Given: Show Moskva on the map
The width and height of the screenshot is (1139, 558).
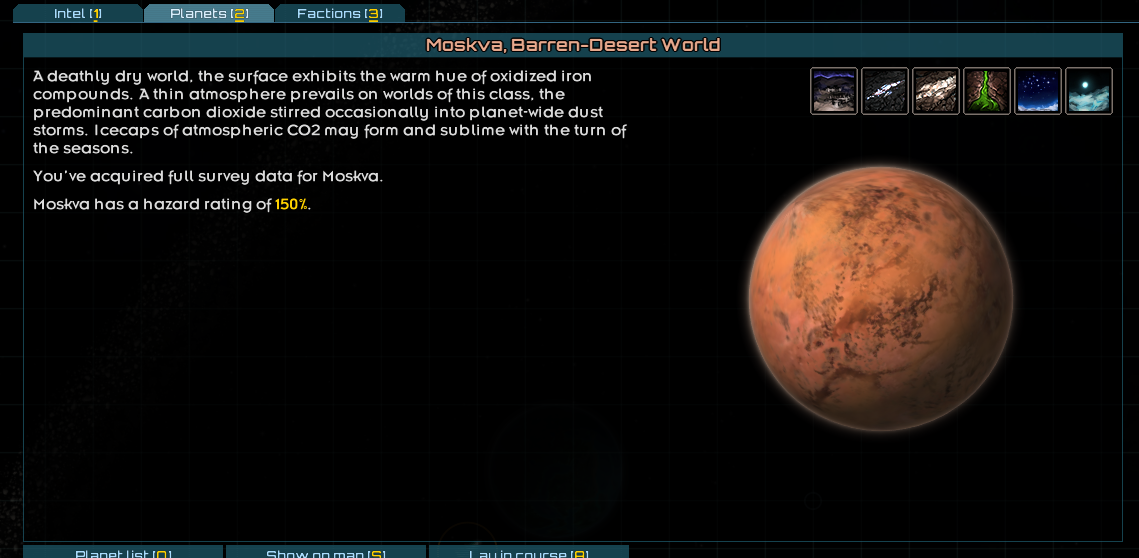Looking at the screenshot, I should [x=326, y=553].
